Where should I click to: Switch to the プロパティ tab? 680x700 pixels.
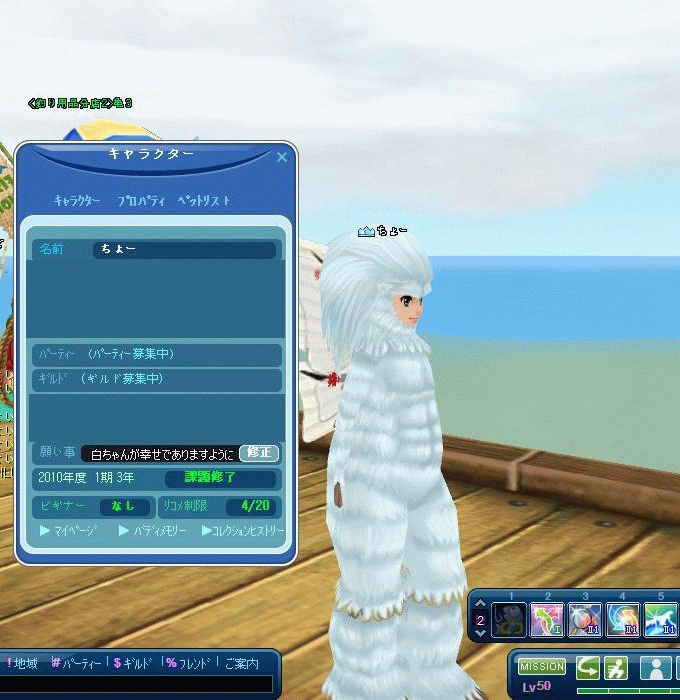click(144, 201)
